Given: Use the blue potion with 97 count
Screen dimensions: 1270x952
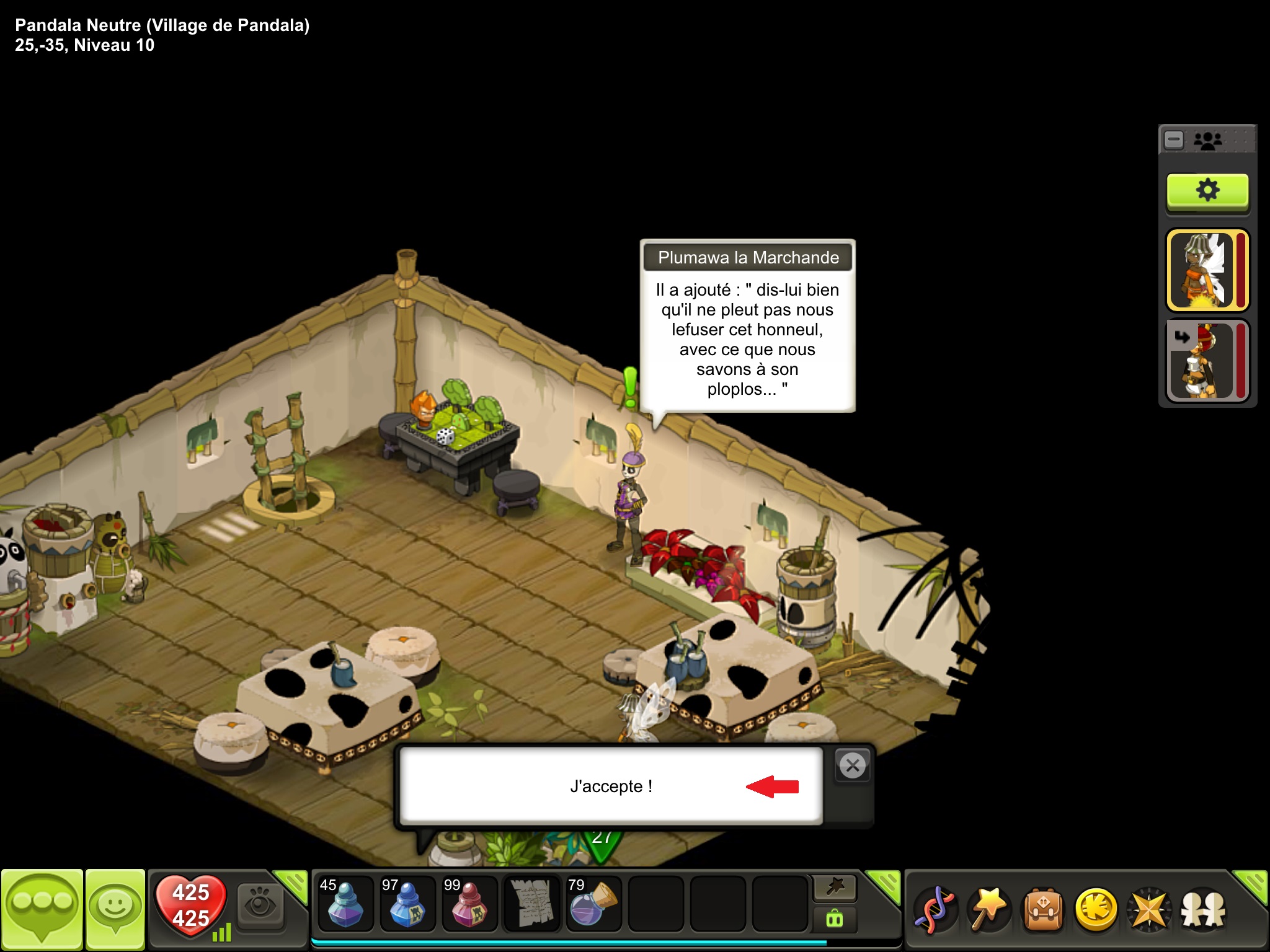Looking at the screenshot, I should click(407, 904).
